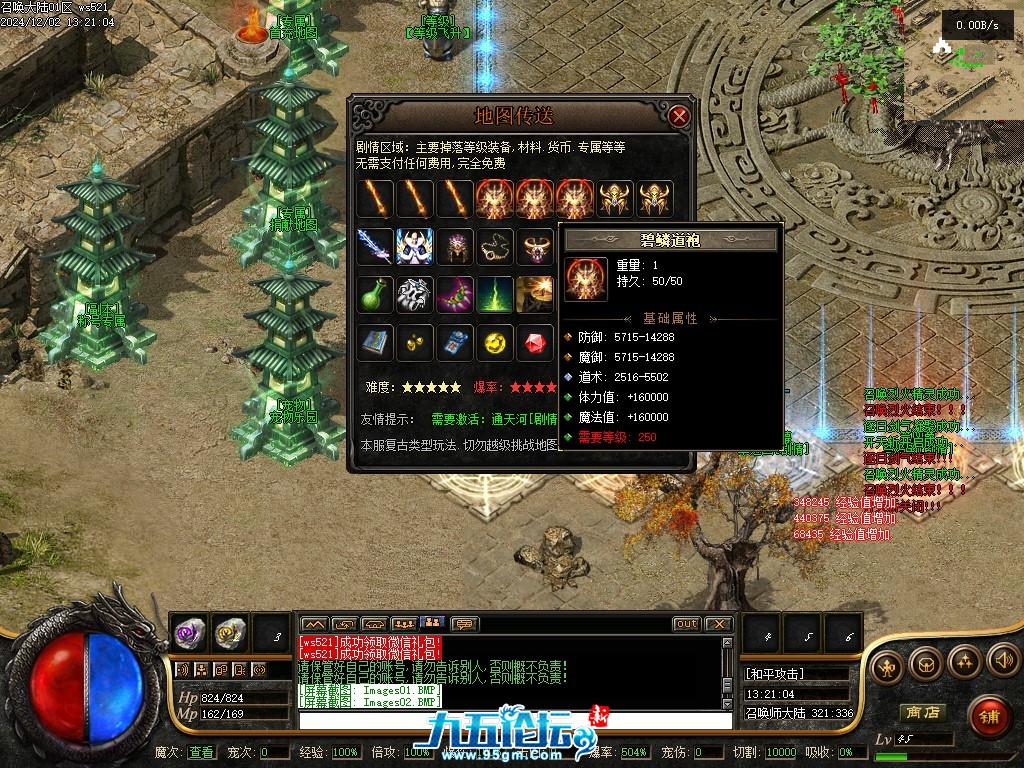Toggle the sound speaker button
The height and width of the screenshot is (768, 1024).
coord(1003,659)
